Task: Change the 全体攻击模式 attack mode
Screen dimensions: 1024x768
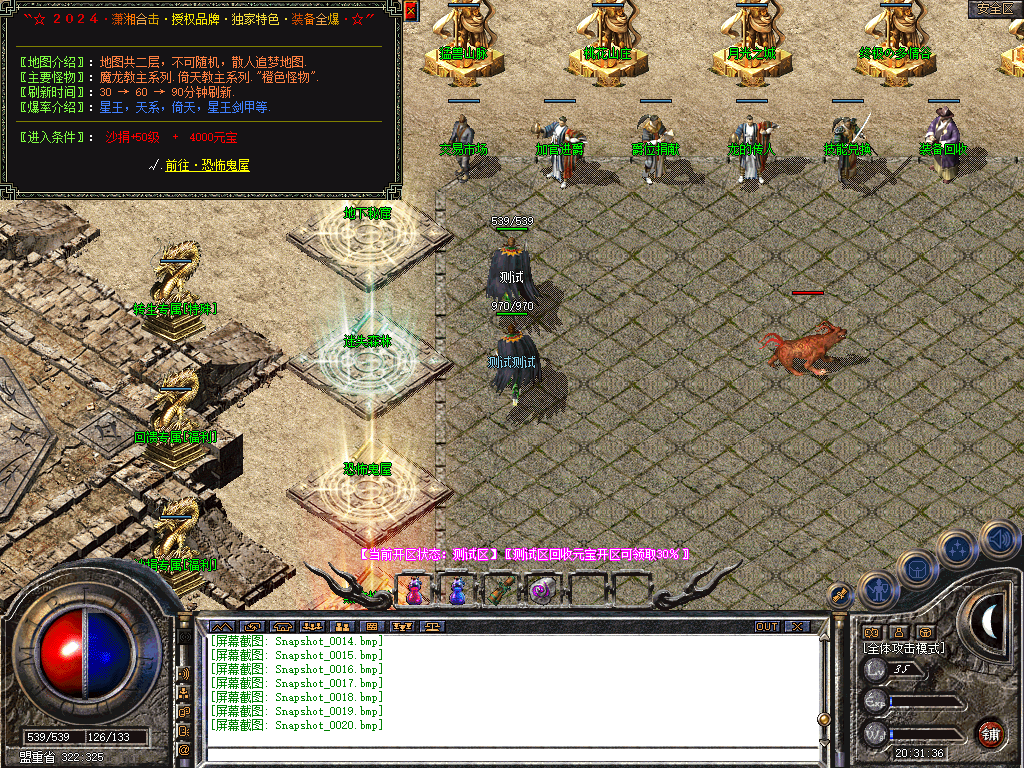Action: click(905, 648)
